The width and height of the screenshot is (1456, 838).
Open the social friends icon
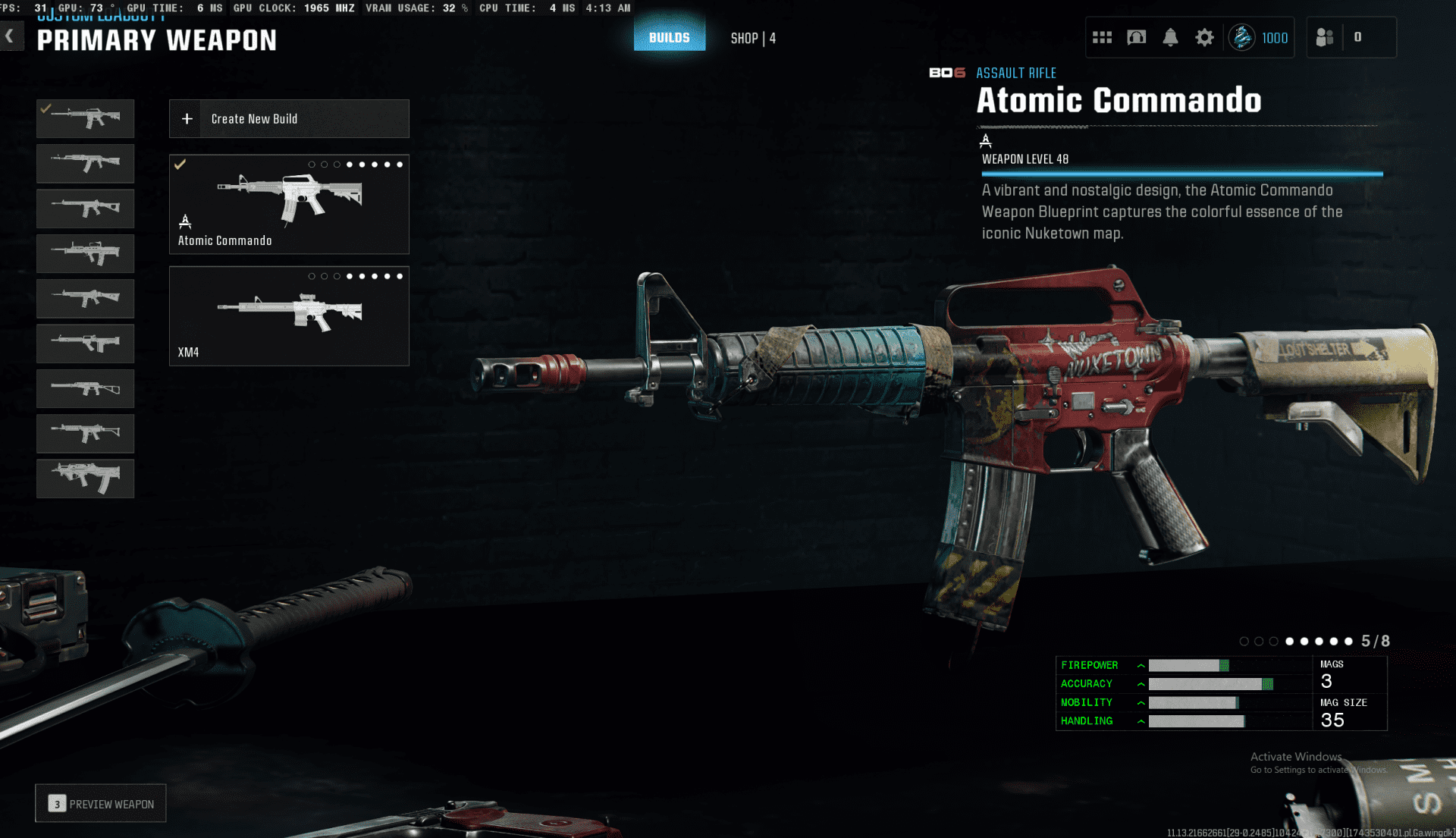pyautogui.click(x=1325, y=37)
